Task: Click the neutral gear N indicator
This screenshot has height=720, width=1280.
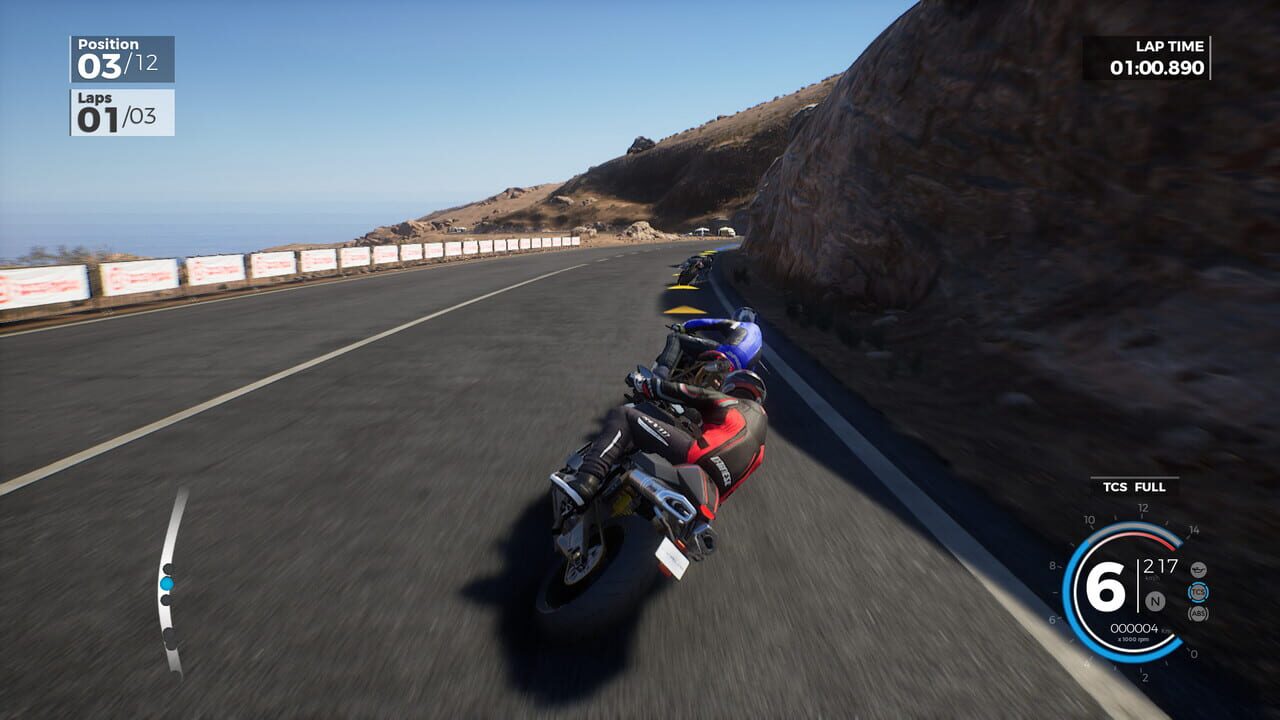Action: (x=1154, y=601)
